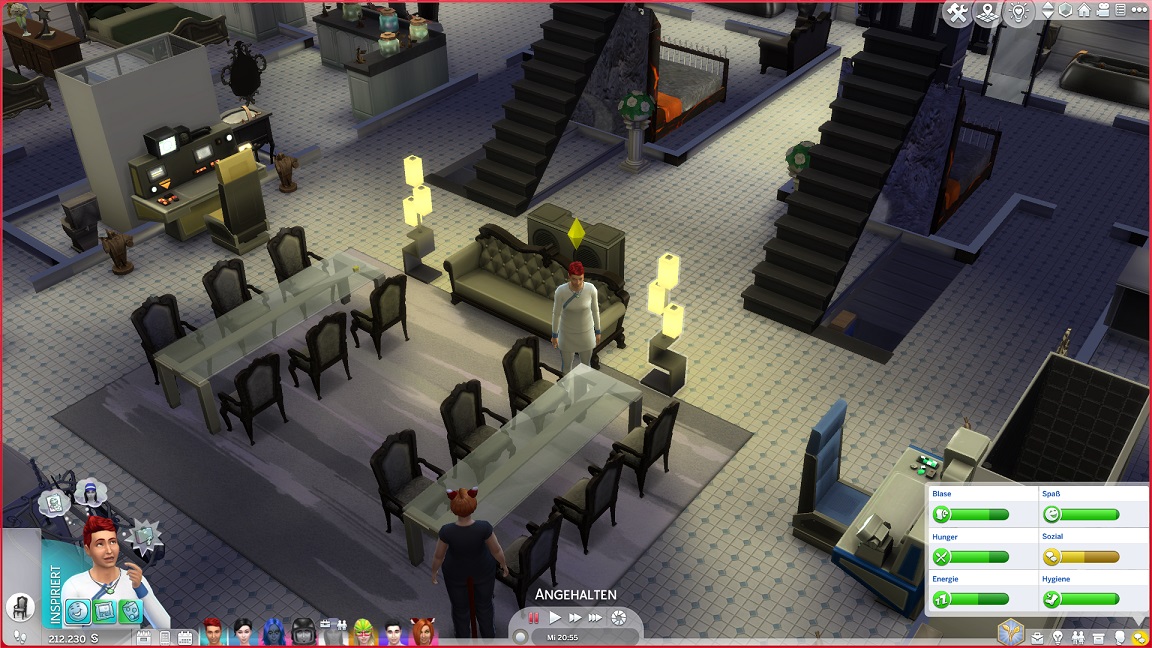Open the map view button

(988, 13)
